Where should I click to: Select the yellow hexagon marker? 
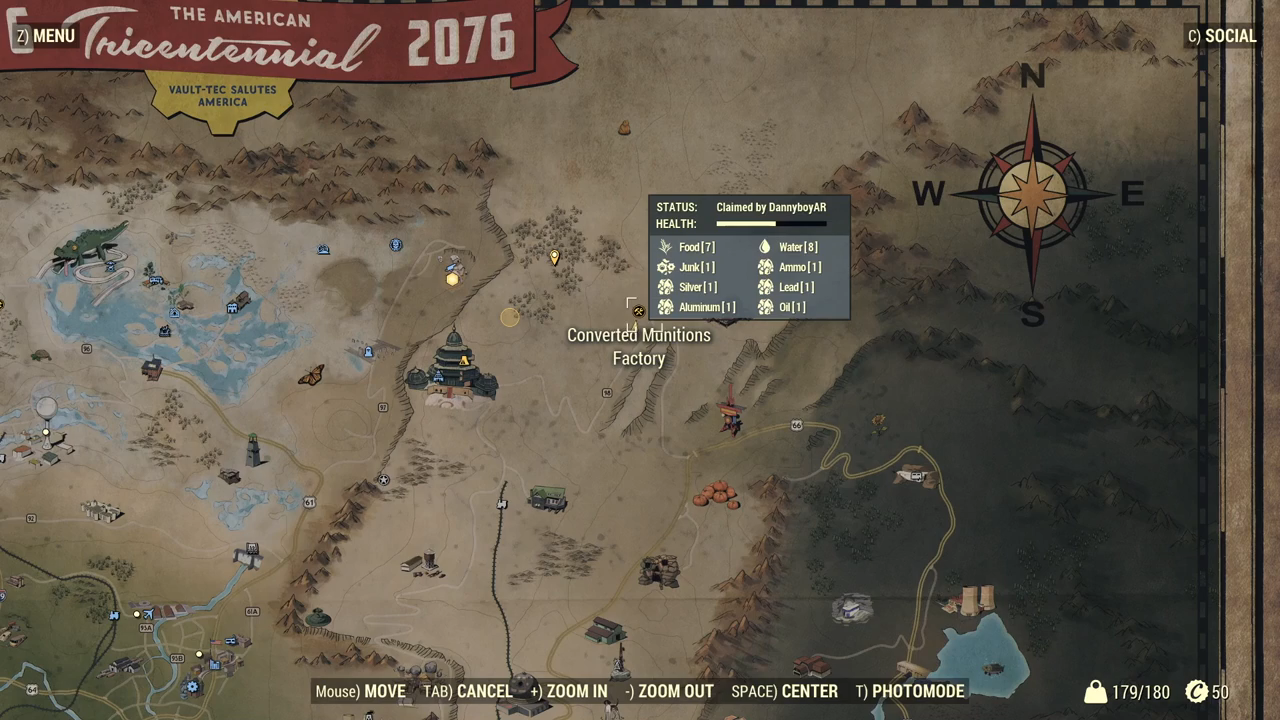tap(452, 279)
